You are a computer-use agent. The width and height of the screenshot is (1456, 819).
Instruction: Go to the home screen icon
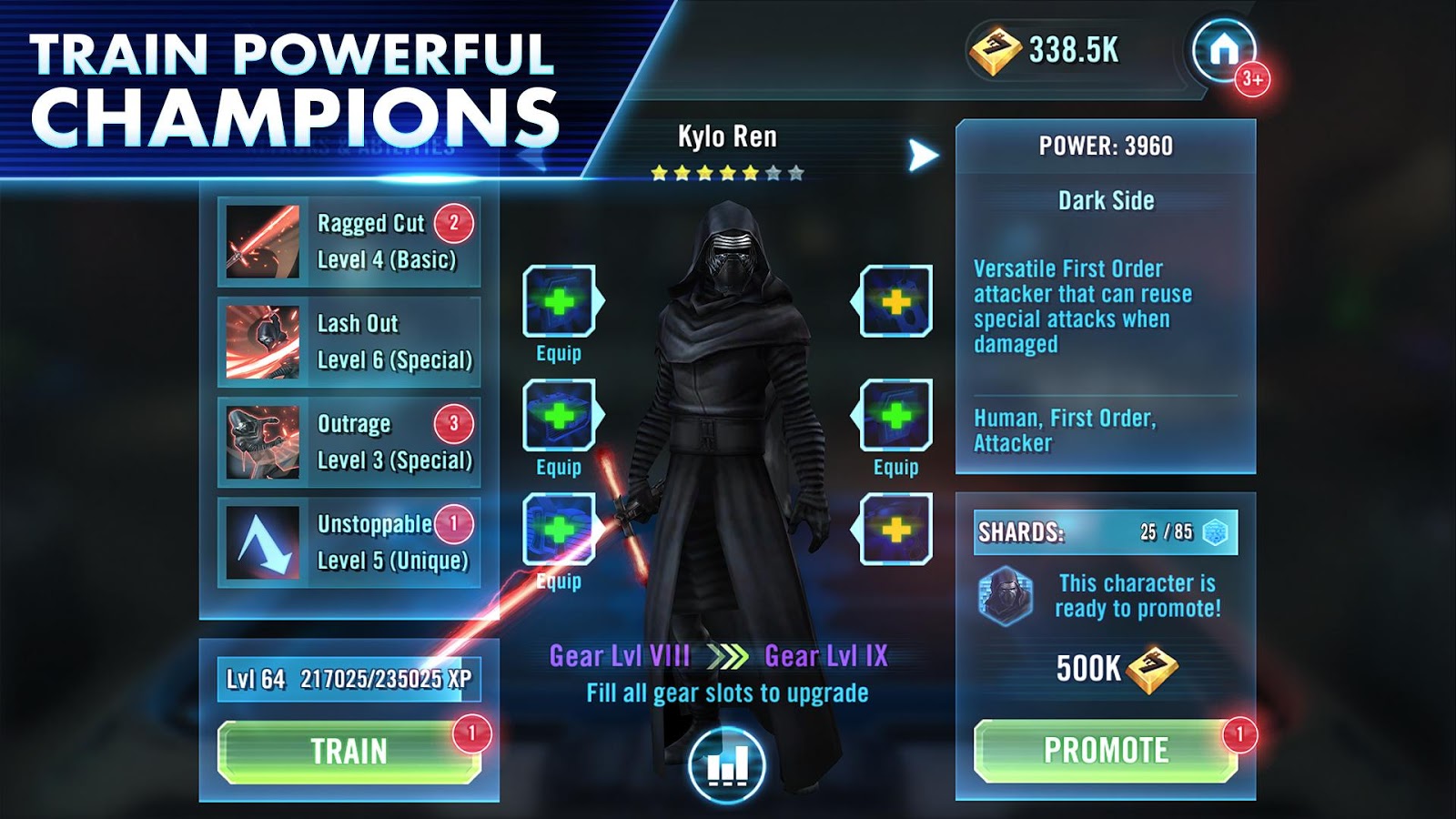[1224, 49]
